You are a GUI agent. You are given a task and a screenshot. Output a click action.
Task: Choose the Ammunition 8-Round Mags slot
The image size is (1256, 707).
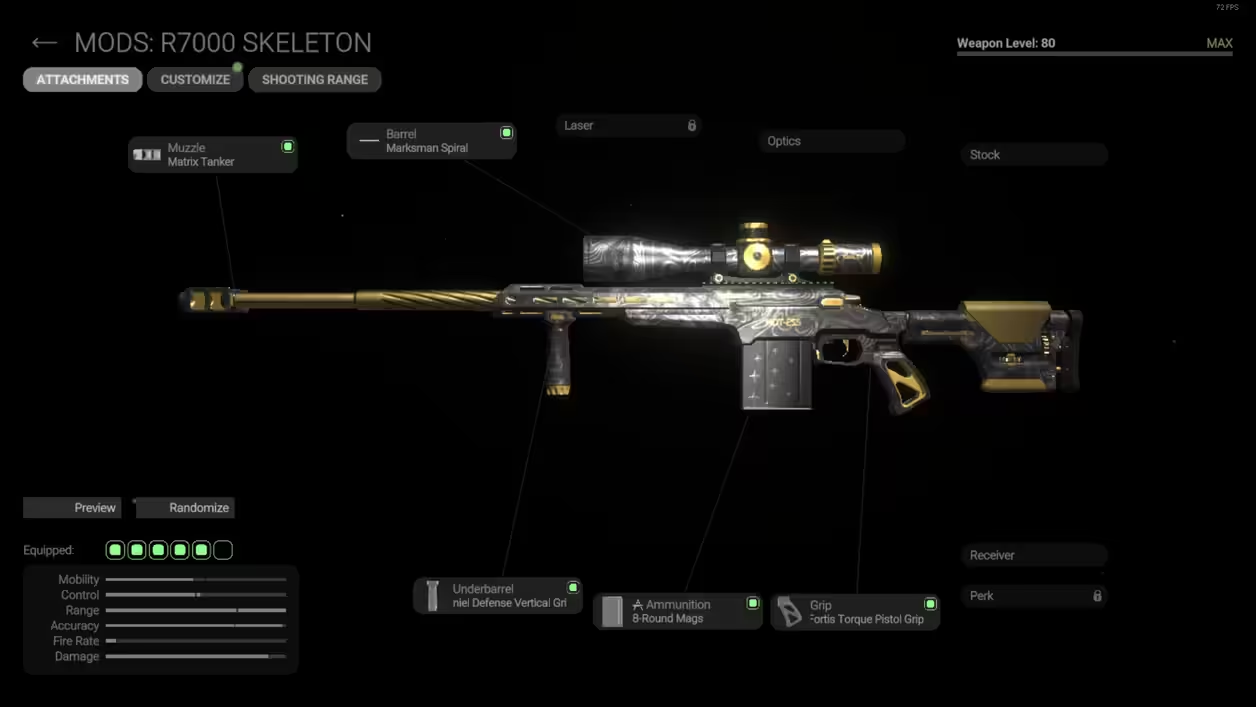pyautogui.click(x=678, y=611)
